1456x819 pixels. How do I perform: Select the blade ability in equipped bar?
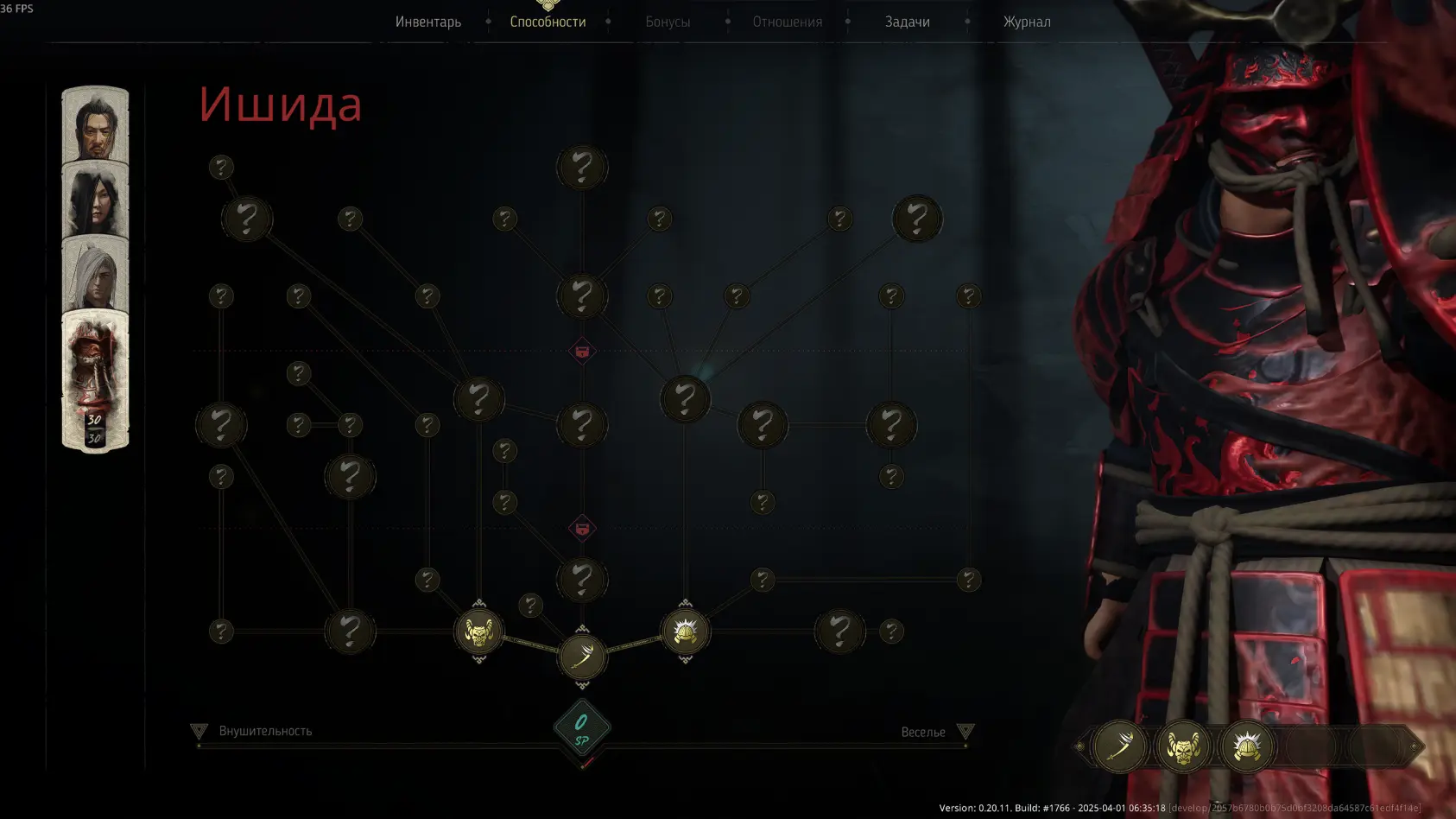pyautogui.click(x=1119, y=746)
